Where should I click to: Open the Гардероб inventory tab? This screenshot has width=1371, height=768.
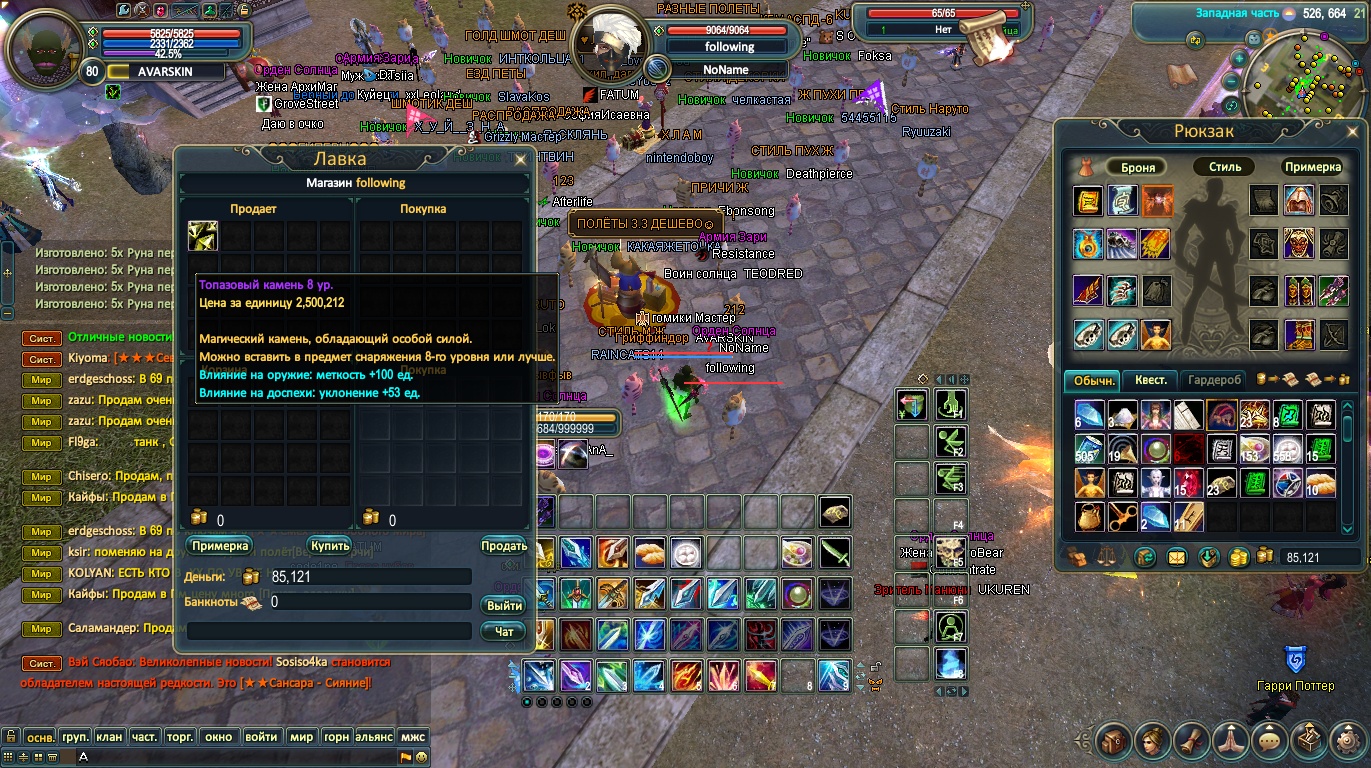[x=1214, y=380]
